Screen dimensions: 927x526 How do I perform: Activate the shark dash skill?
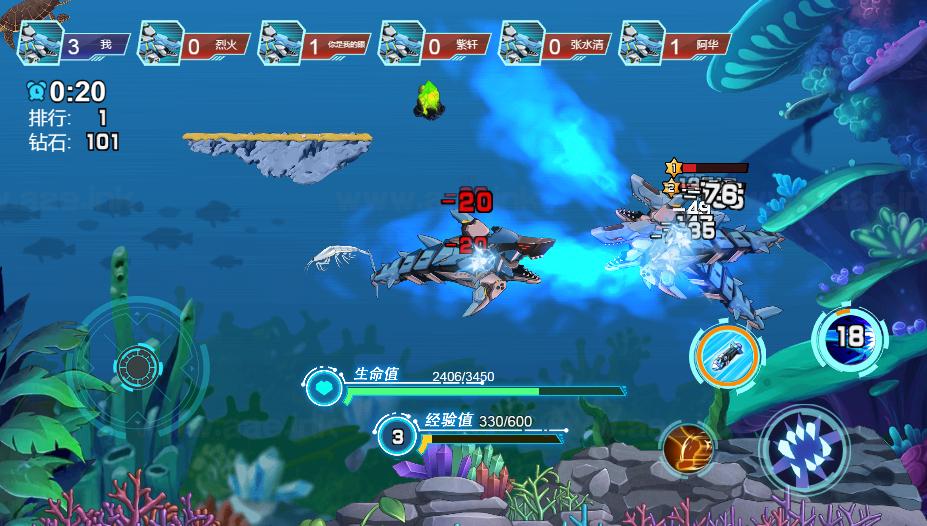727,353
